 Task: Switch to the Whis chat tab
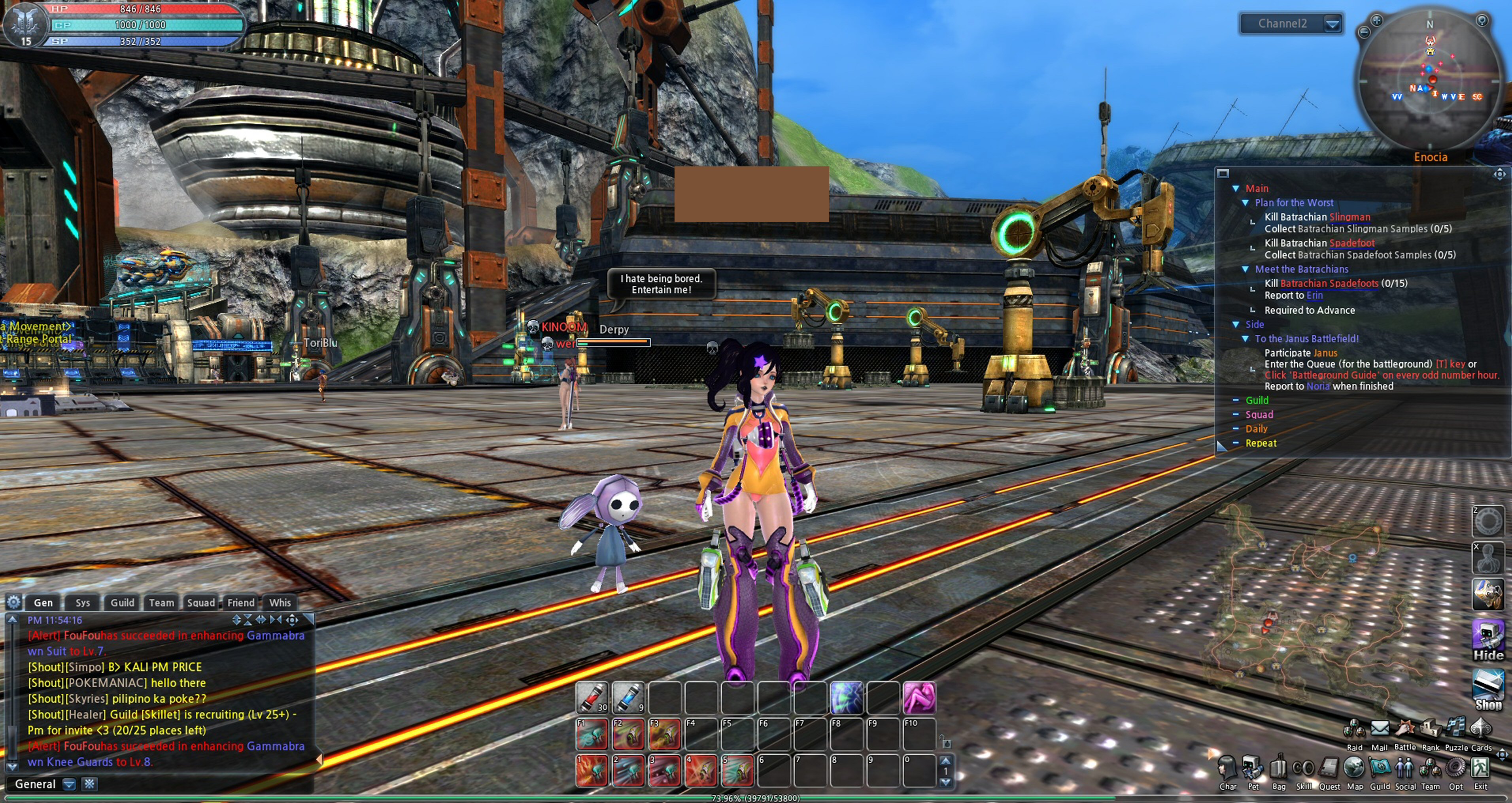point(280,602)
